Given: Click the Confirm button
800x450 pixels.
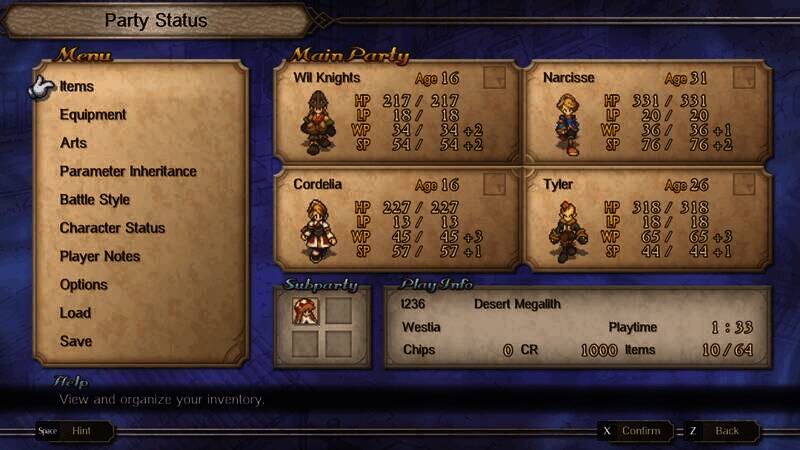Looking at the screenshot, I should click(x=635, y=431).
